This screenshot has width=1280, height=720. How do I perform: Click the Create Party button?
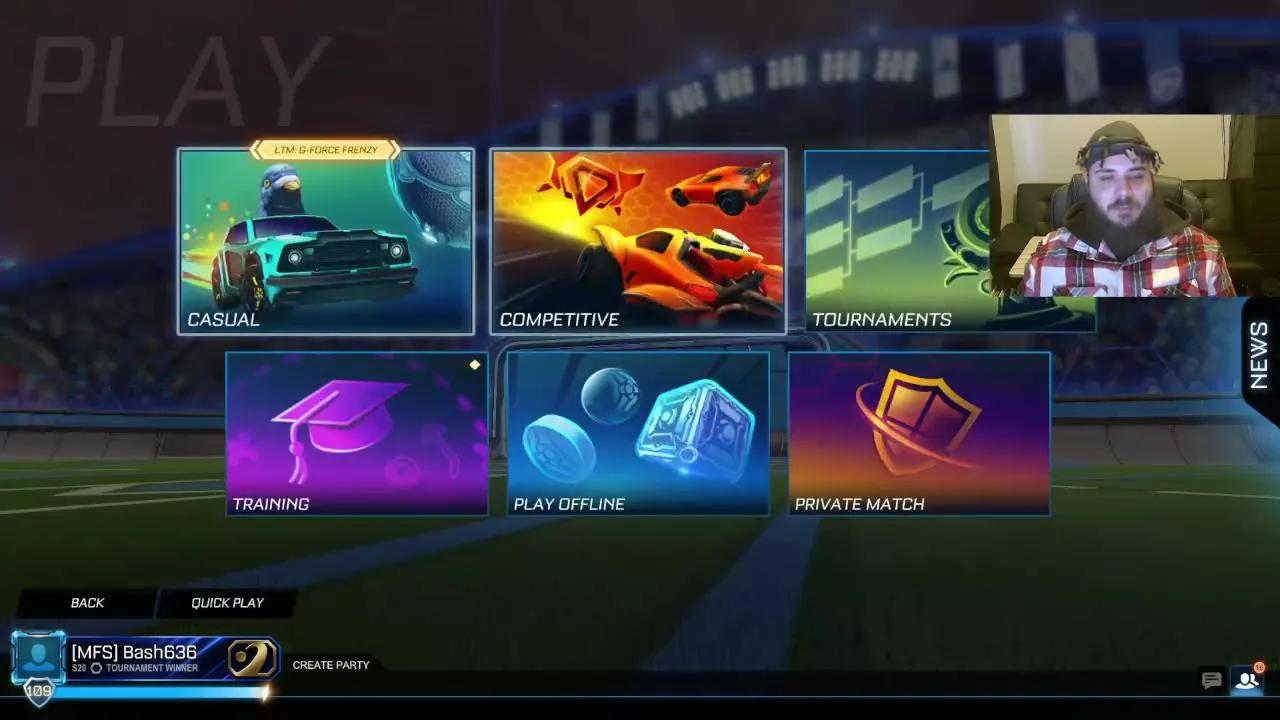coord(331,665)
